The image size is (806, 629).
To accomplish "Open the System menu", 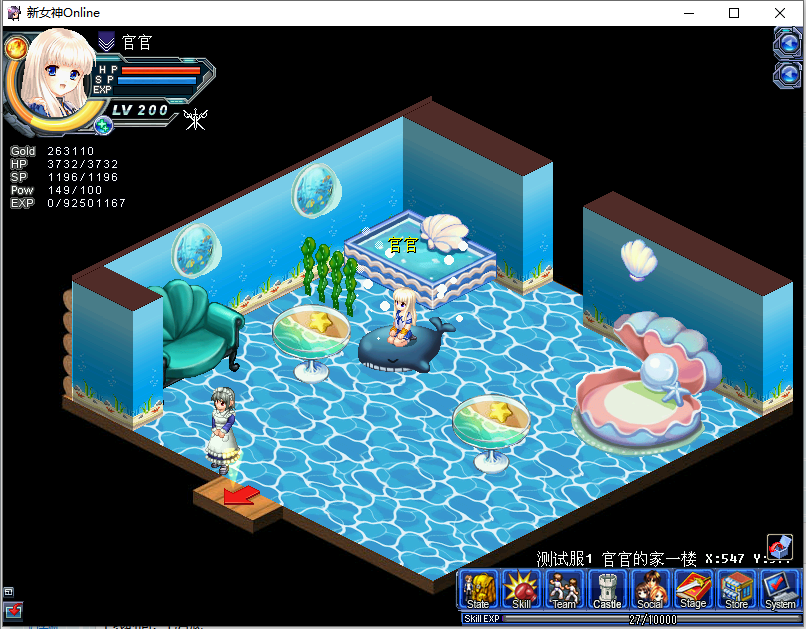I will pyautogui.click(x=780, y=590).
